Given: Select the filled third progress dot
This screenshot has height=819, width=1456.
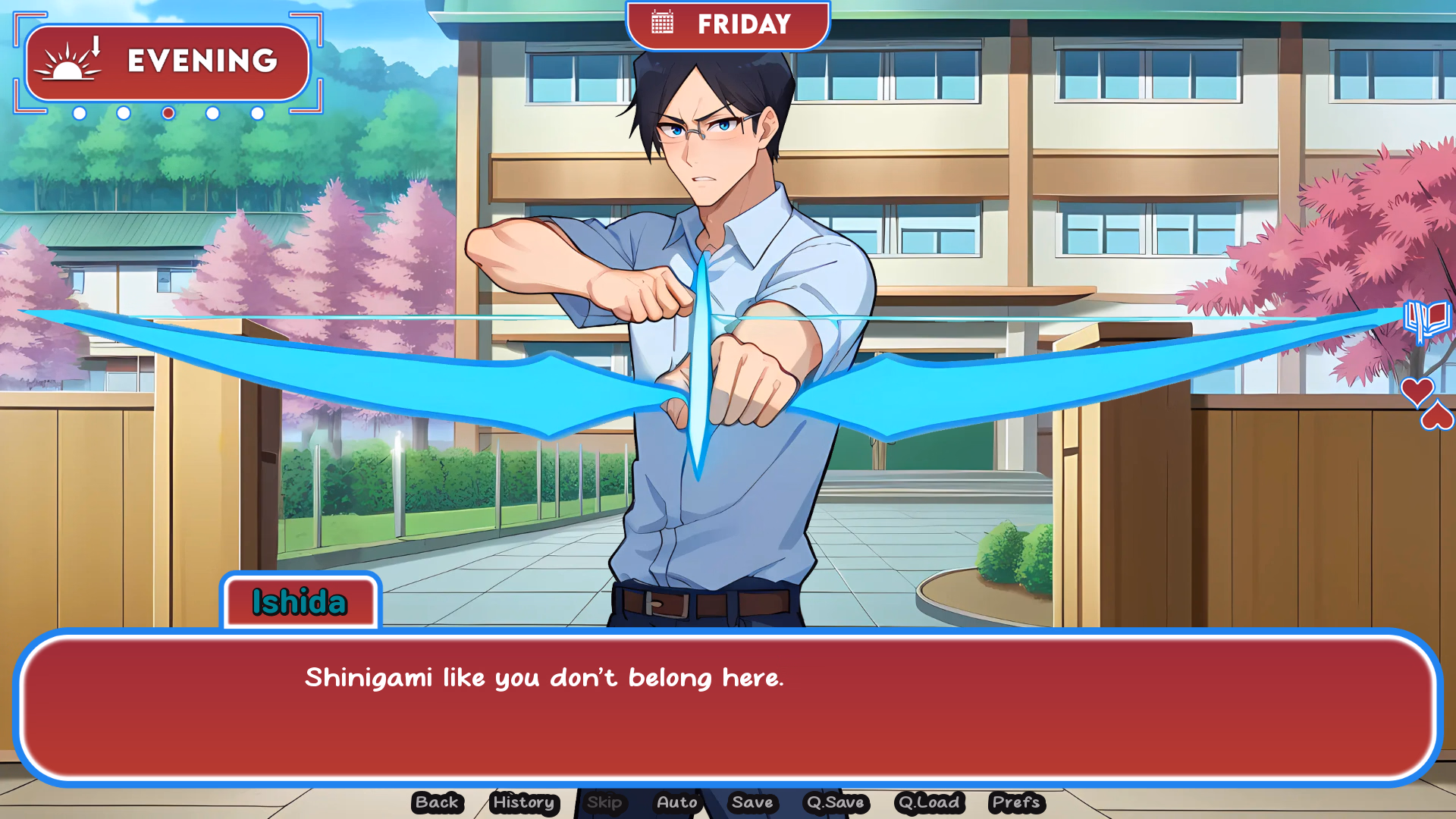Looking at the screenshot, I should click(x=168, y=115).
